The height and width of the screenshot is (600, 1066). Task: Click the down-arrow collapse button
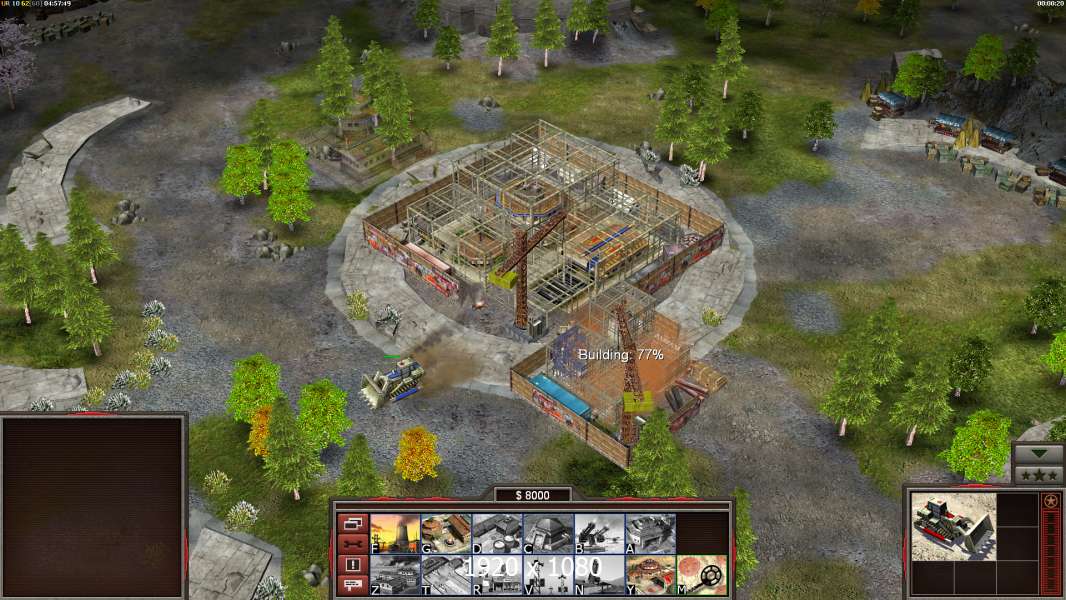click(1038, 454)
